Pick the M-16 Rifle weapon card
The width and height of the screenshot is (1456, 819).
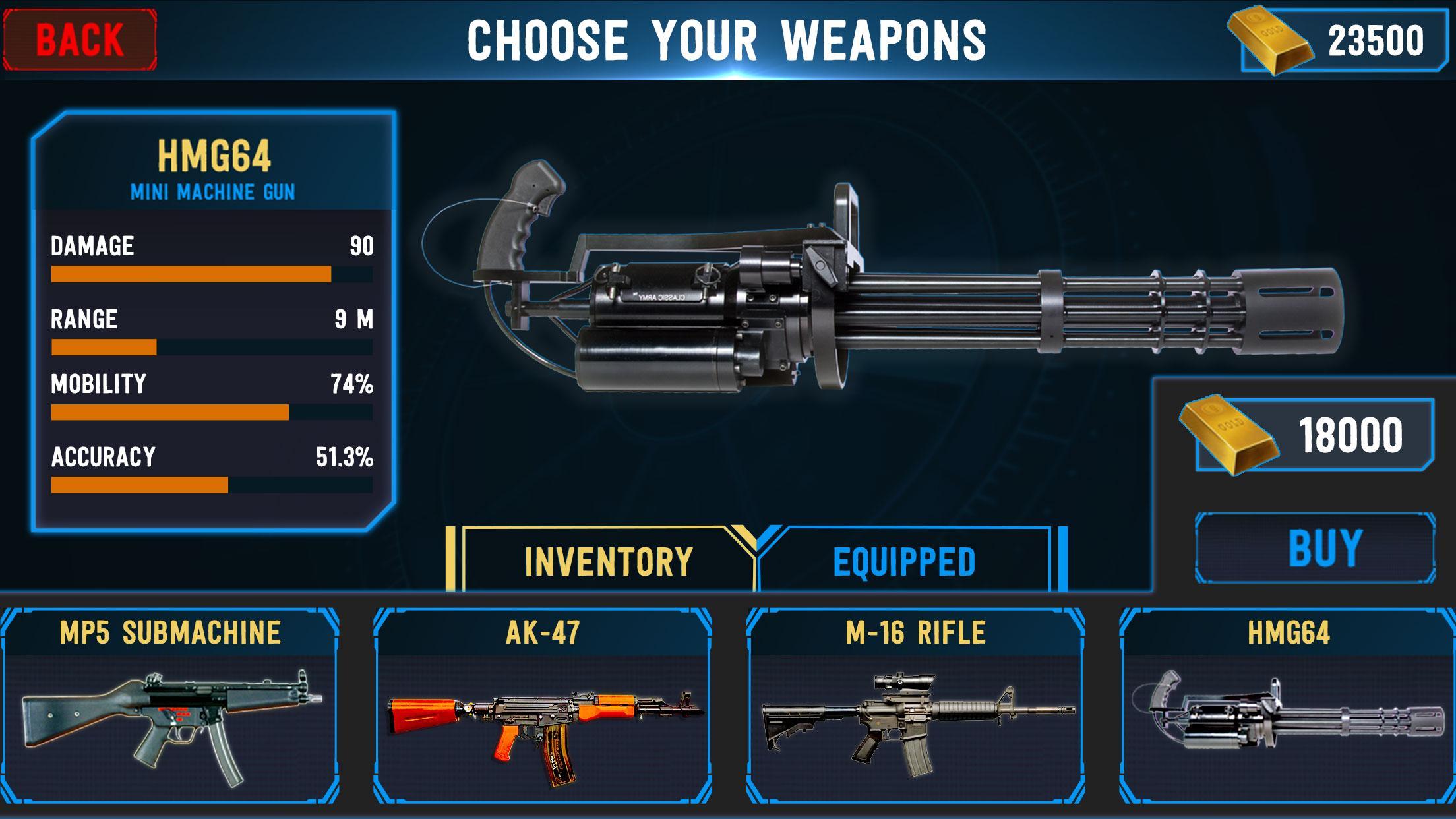click(915, 706)
